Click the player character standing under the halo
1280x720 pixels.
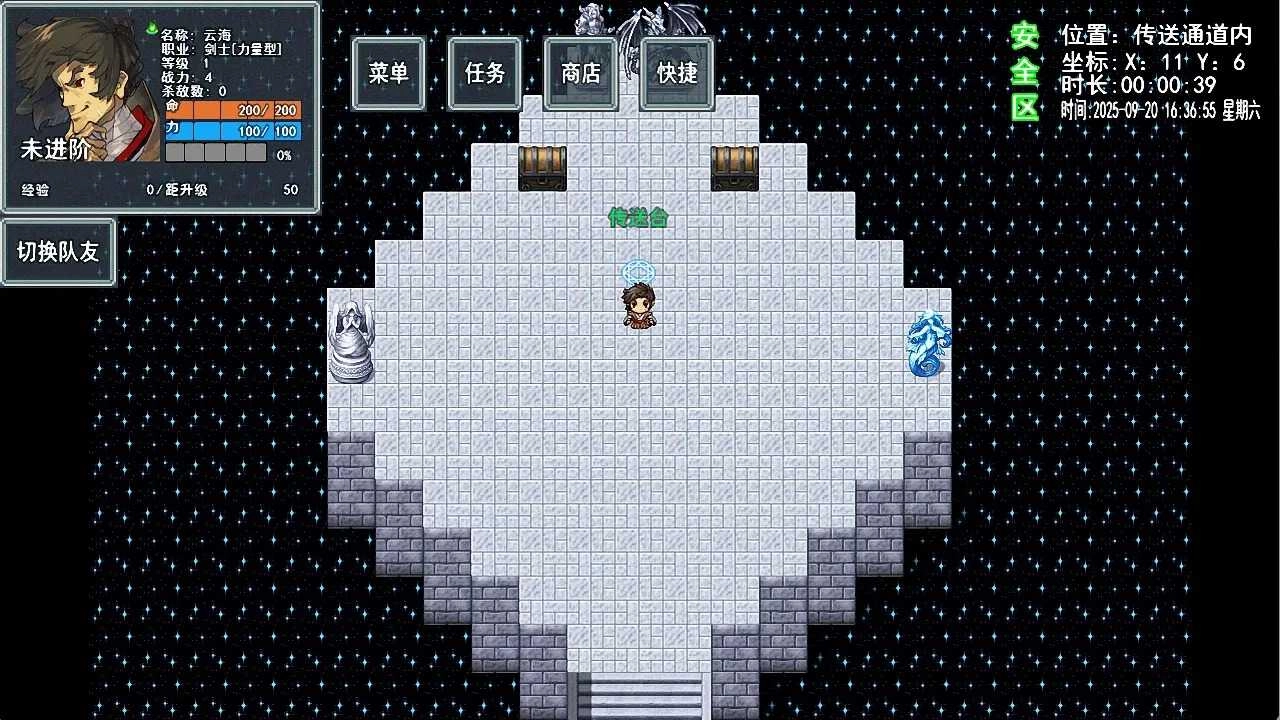pos(640,305)
